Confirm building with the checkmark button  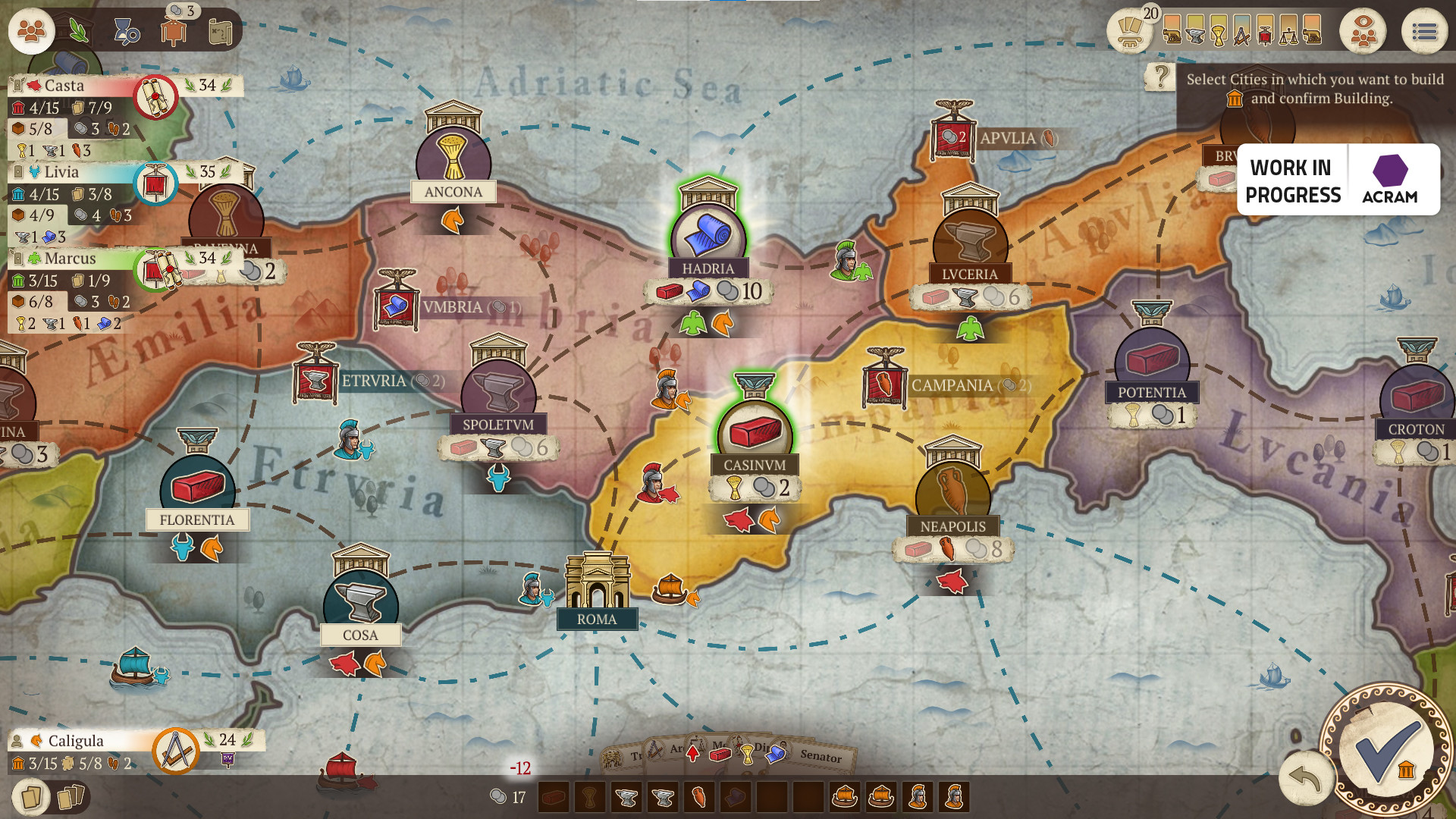1386,751
